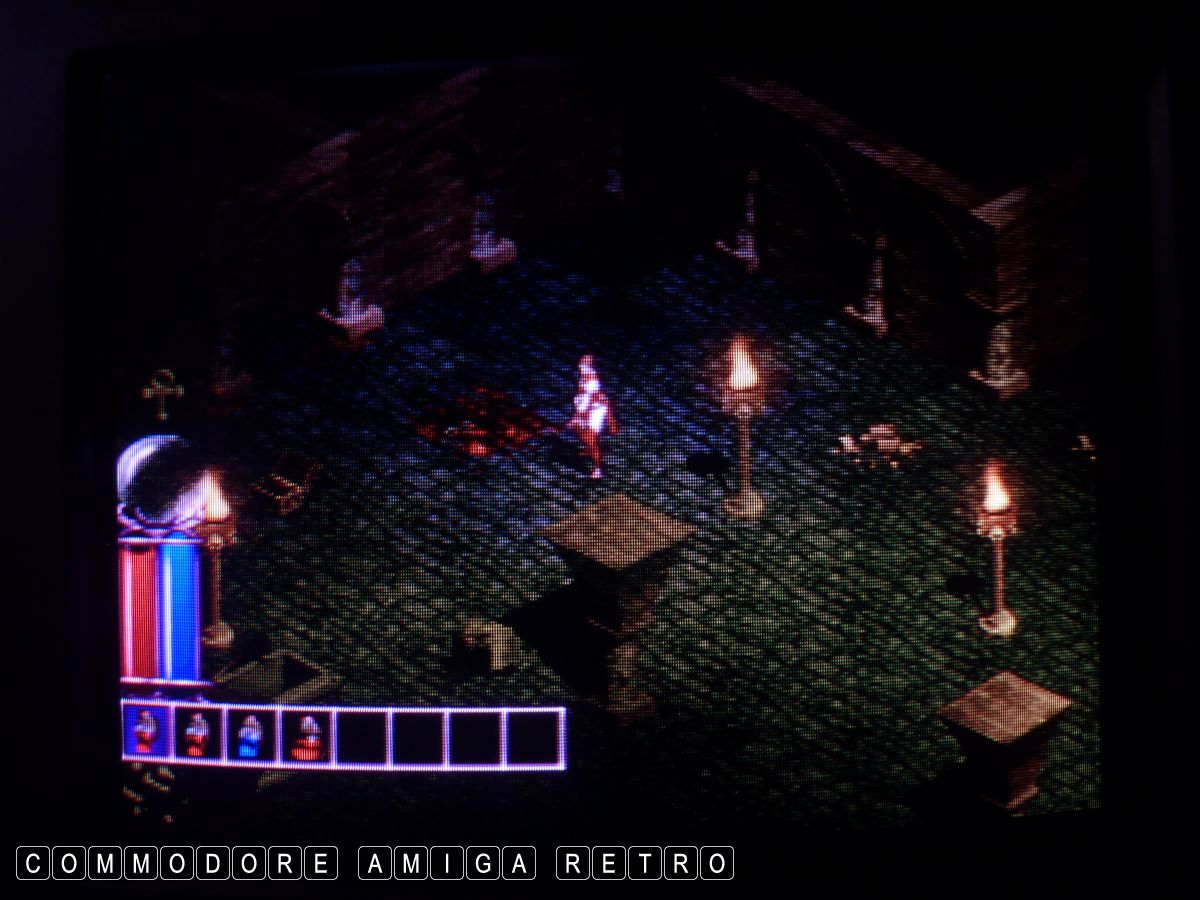This screenshot has height=900, width=1200.
Task: Pick the large red flask beside the blue potion
Action: pos(306,736)
